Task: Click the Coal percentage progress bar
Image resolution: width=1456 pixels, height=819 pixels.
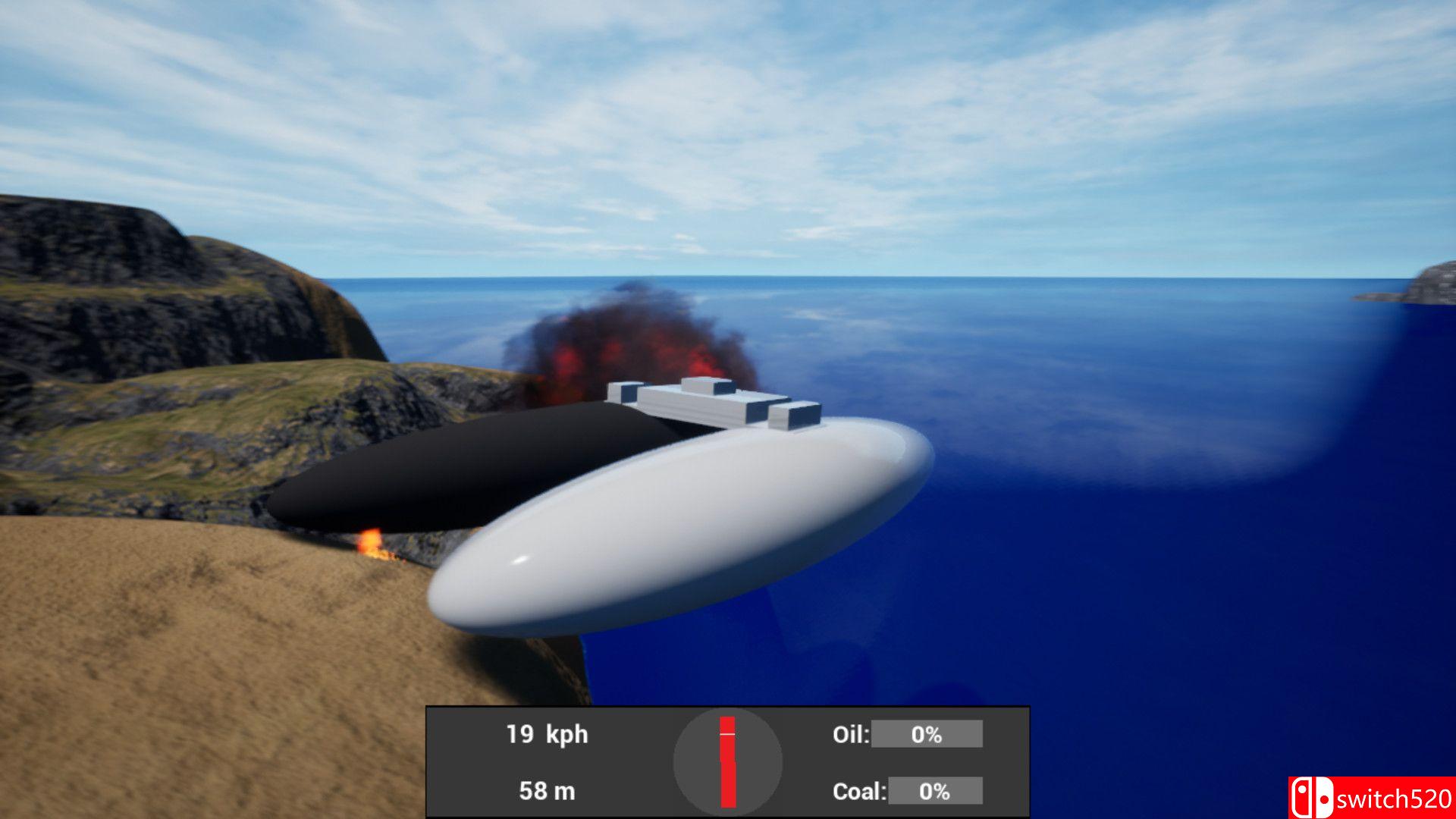Action: [x=936, y=790]
